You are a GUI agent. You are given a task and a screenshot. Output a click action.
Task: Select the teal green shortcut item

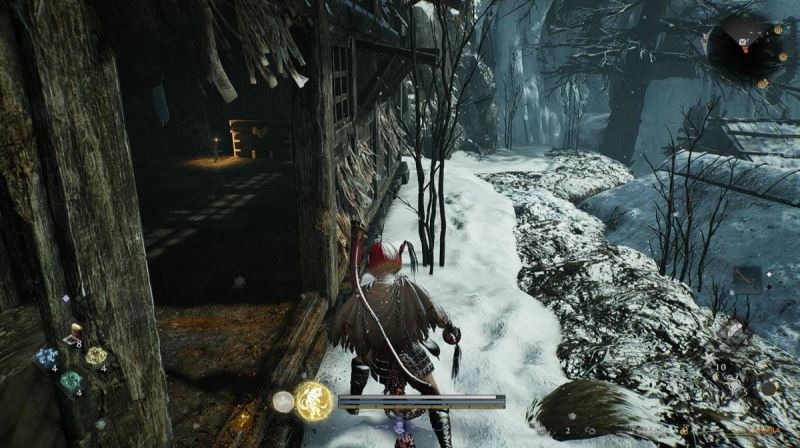pyautogui.click(x=71, y=381)
